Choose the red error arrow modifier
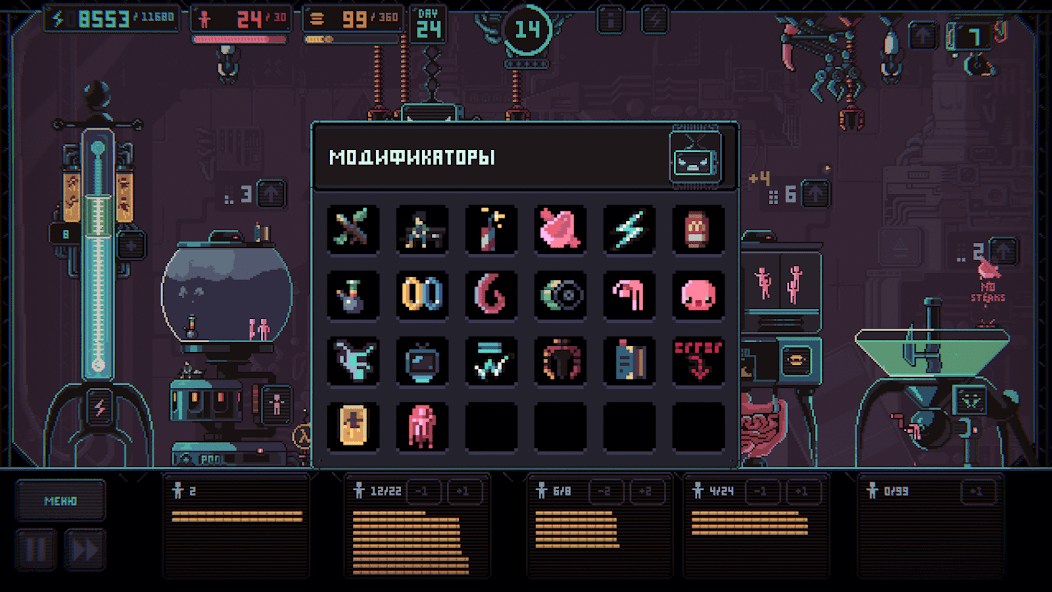This screenshot has height=592, width=1052. [698, 360]
